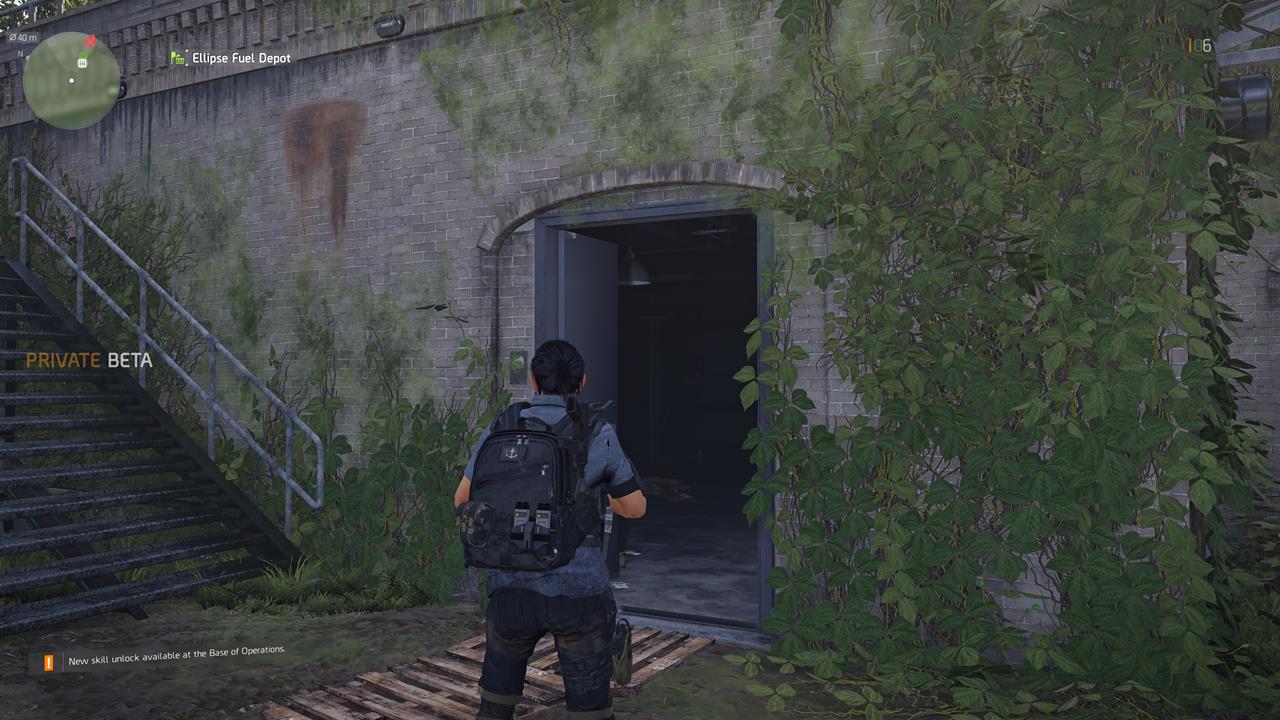
Task: Click the green fuel depot icon on minimap
Action: click(x=82, y=61)
